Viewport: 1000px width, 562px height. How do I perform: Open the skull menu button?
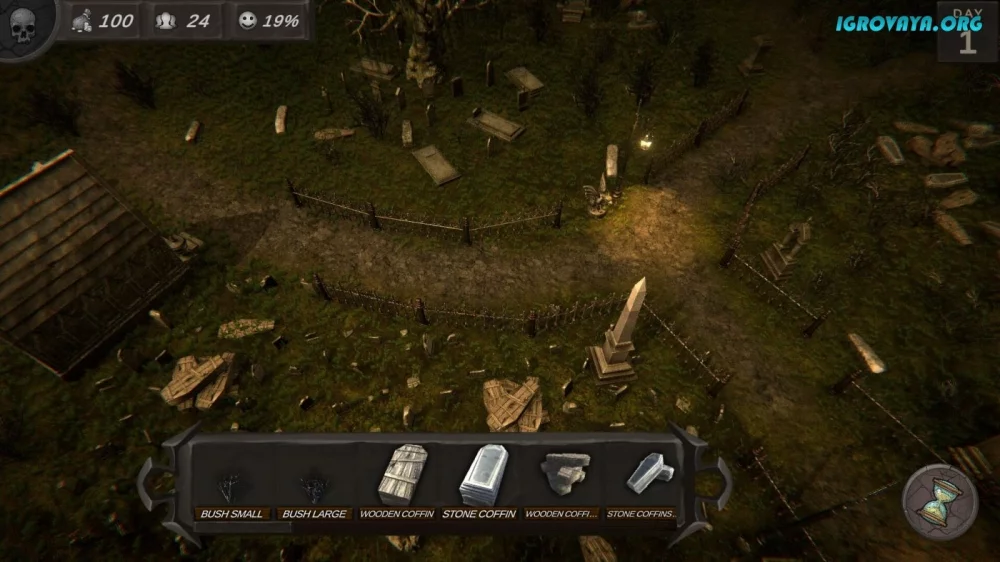coord(23,26)
